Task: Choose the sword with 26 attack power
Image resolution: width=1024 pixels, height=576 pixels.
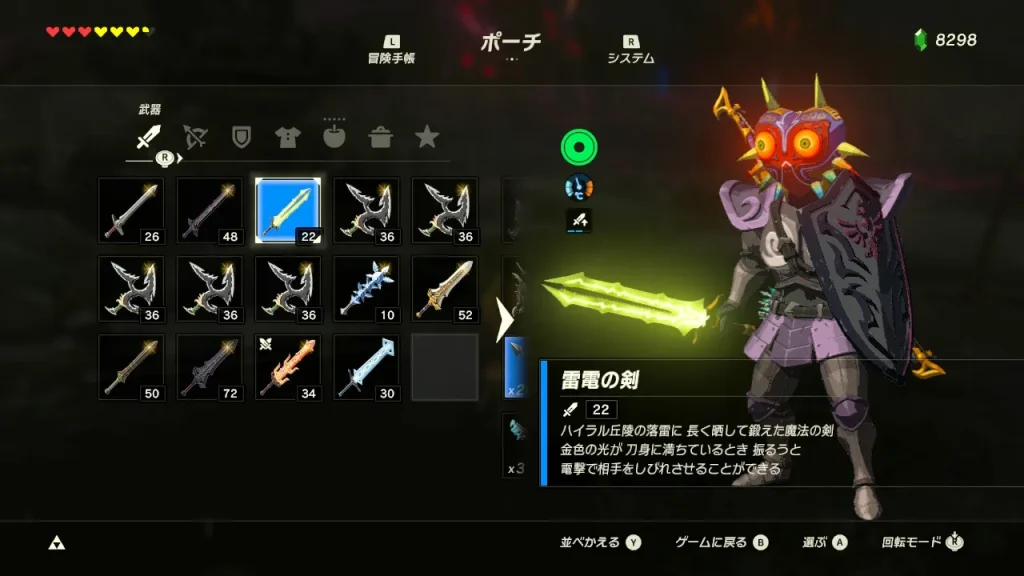Action: click(x=131, y=210)
